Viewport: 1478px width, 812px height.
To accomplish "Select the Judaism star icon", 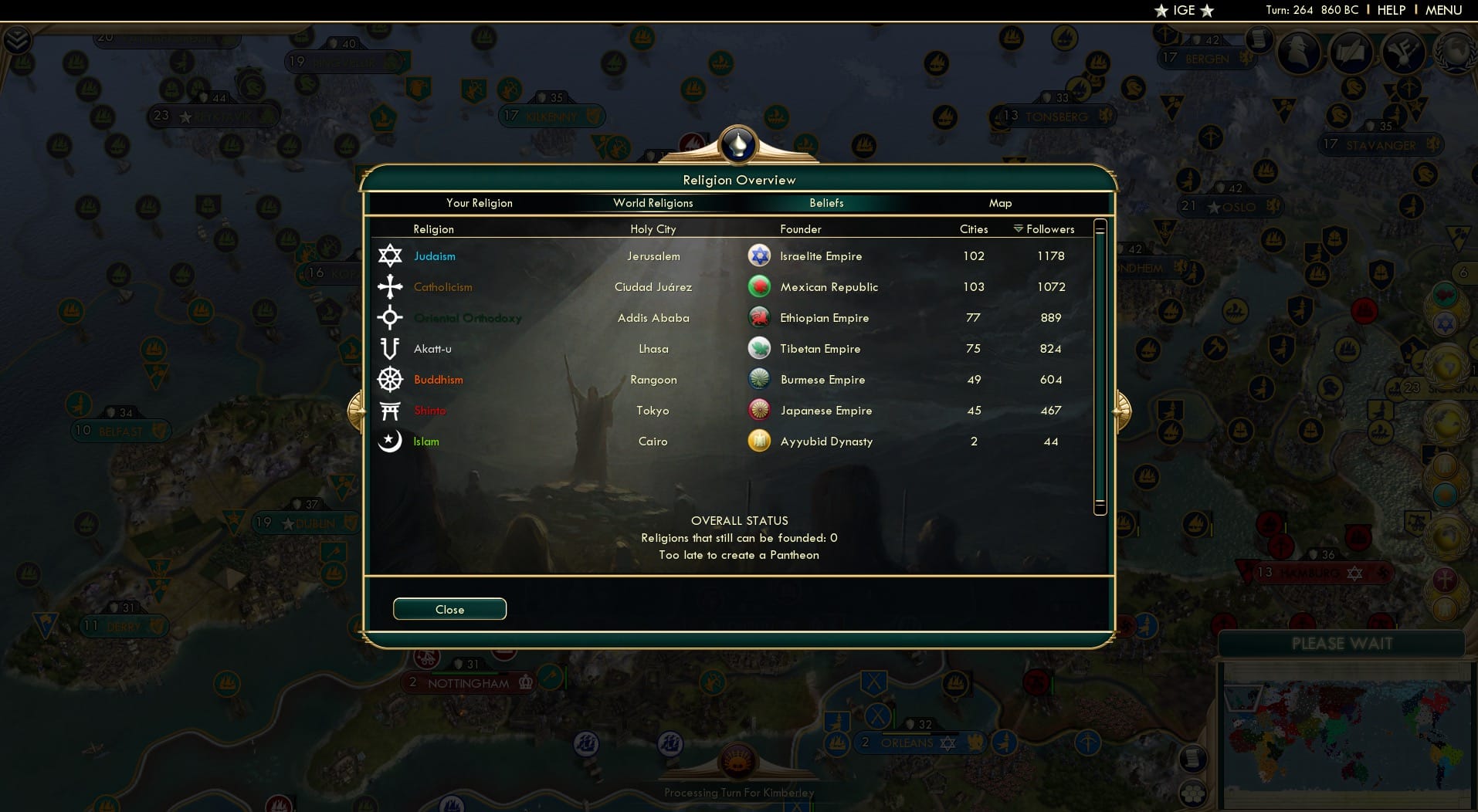I will tap(391, 255).
